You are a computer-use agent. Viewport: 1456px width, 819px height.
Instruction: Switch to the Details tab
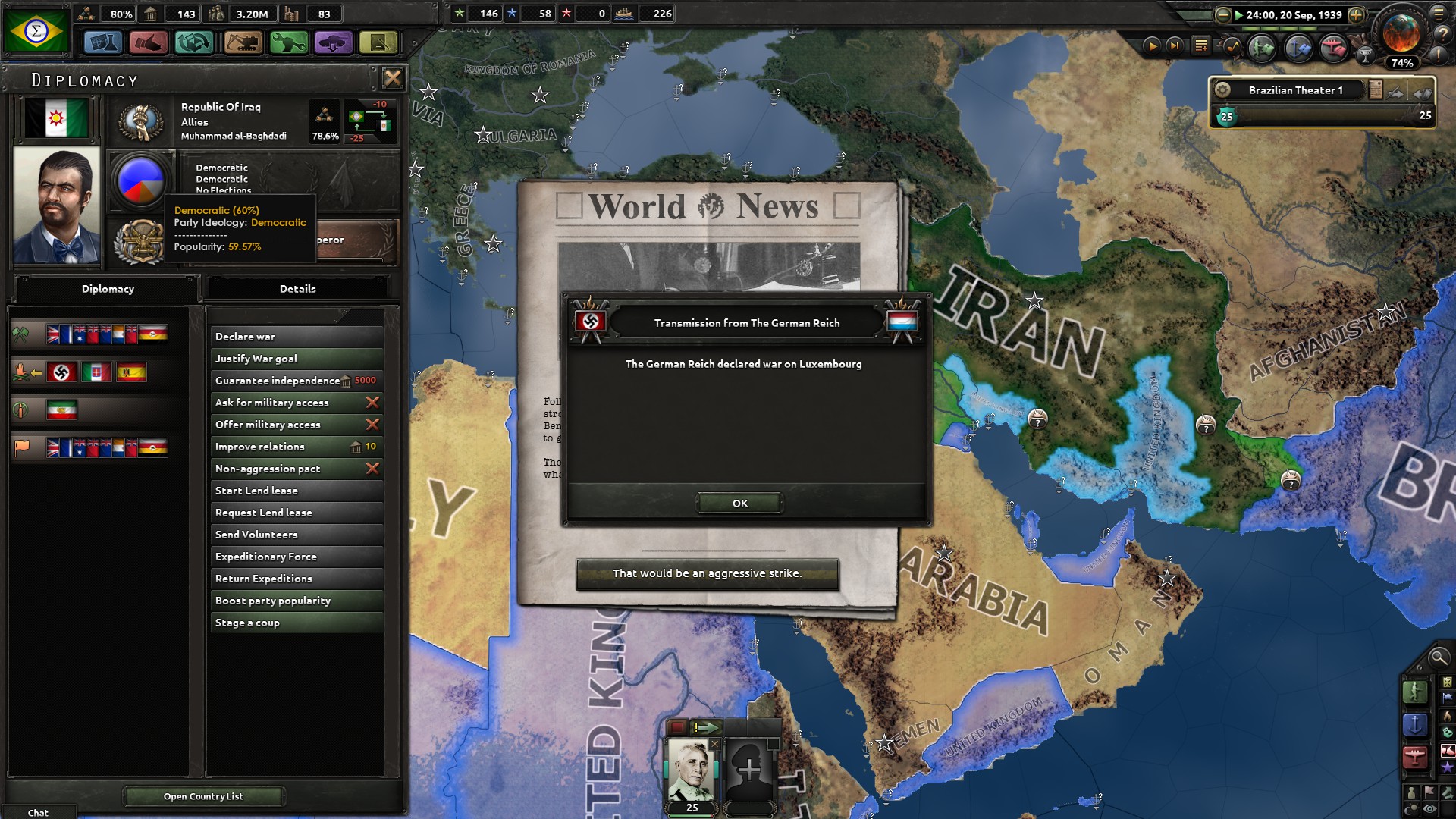[298, 289]
